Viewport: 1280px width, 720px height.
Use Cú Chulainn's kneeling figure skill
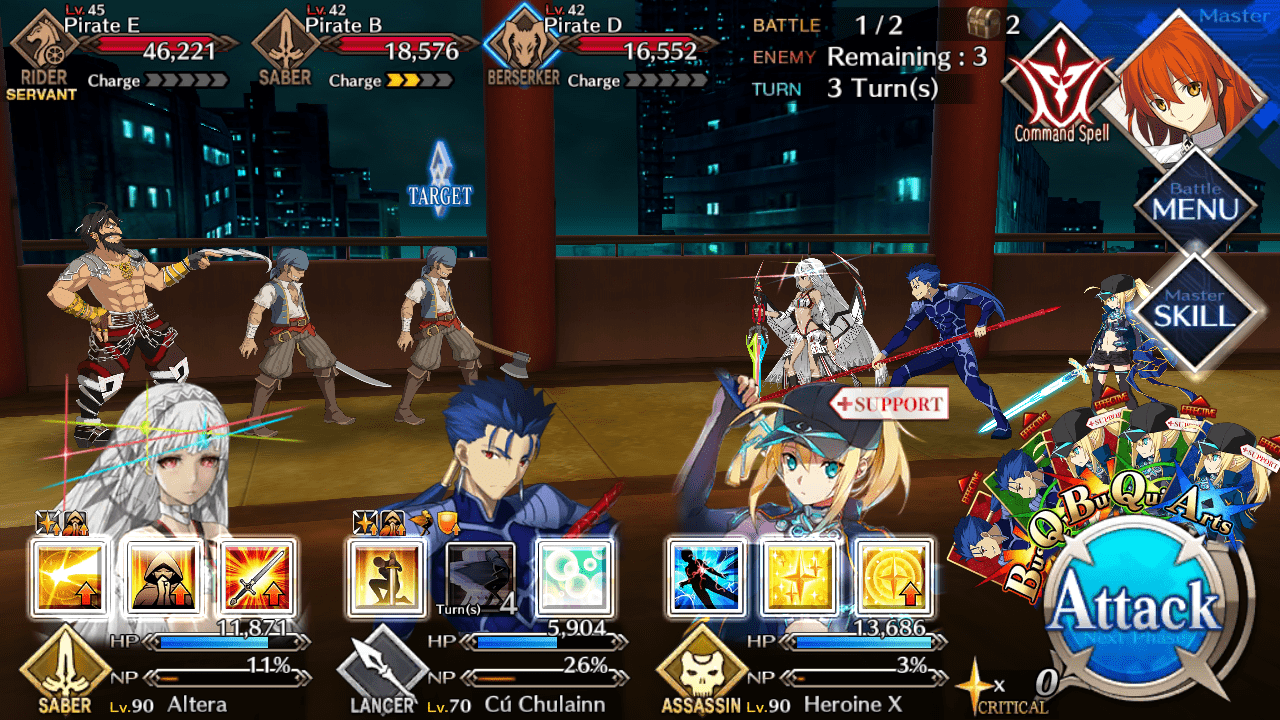[386, 577]
